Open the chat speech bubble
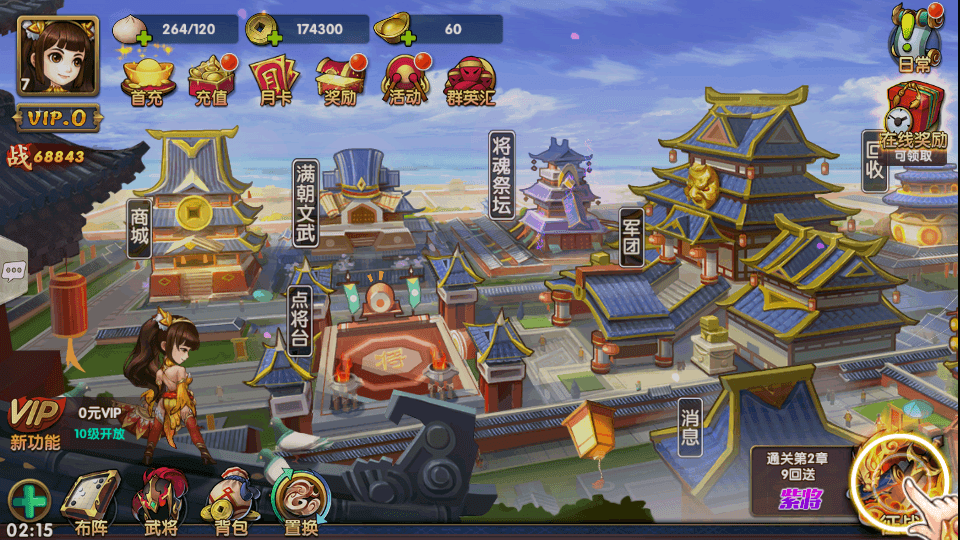This screenshot has width=960, height=540. pyautogui.click(x=13, y=271)
